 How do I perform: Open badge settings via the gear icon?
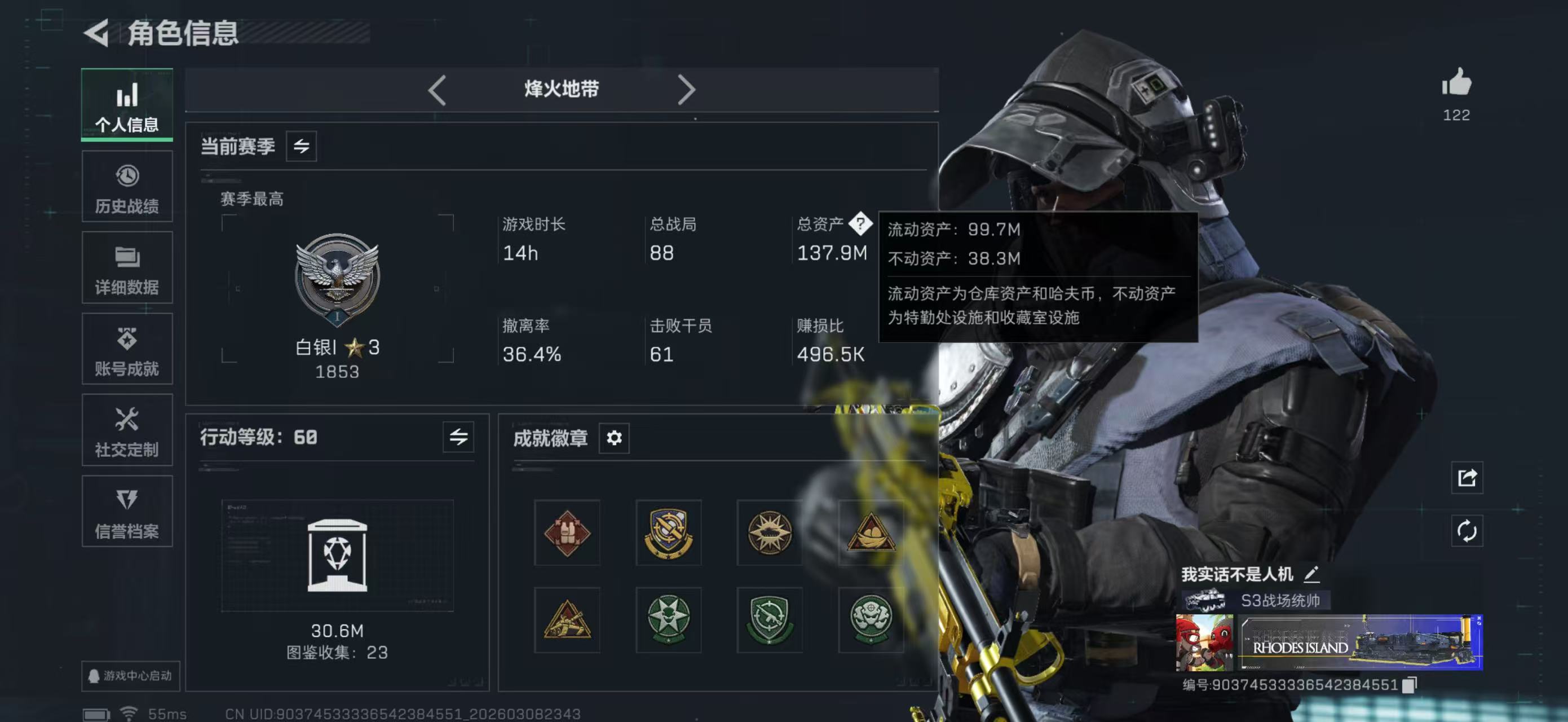[x=614, y=438]
